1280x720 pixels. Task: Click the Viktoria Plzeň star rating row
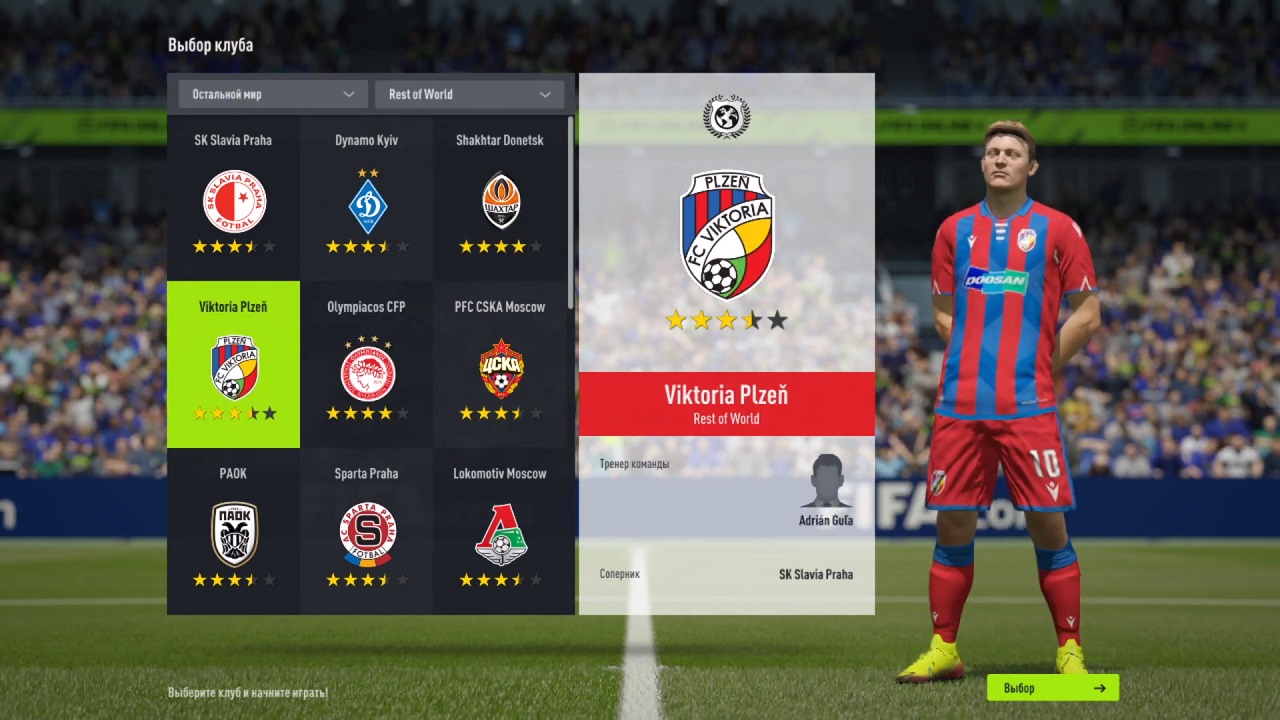coord(726,320)
